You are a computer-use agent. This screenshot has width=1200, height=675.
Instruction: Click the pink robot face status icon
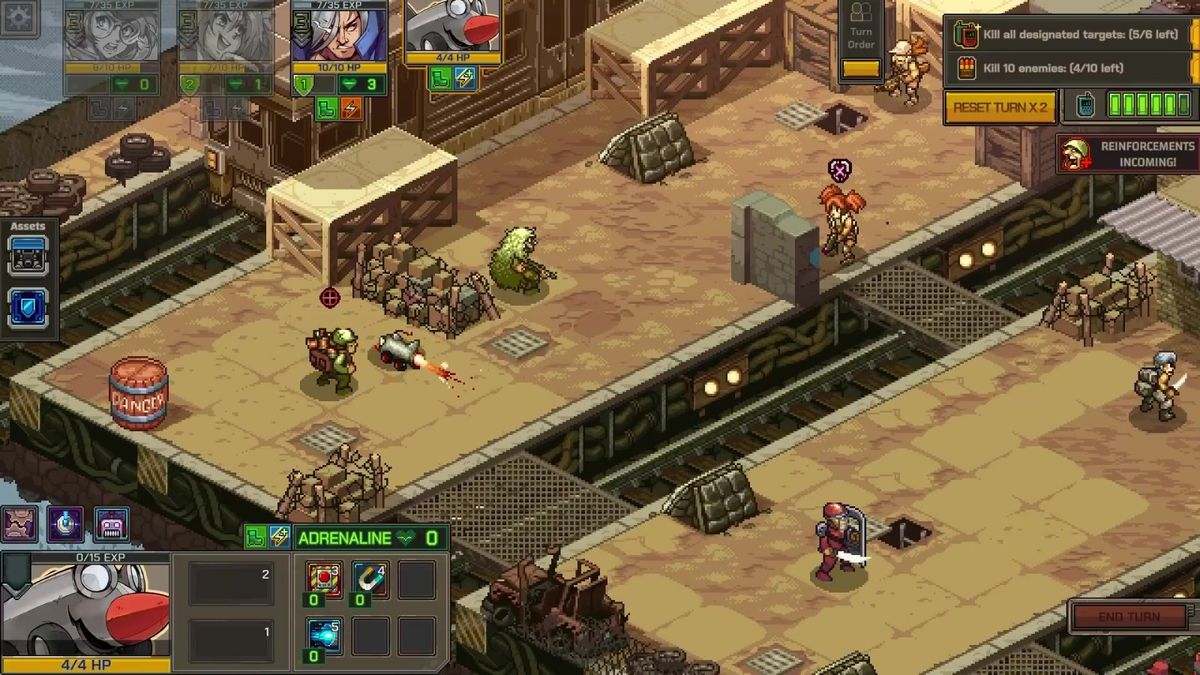[x=111, y=523]
